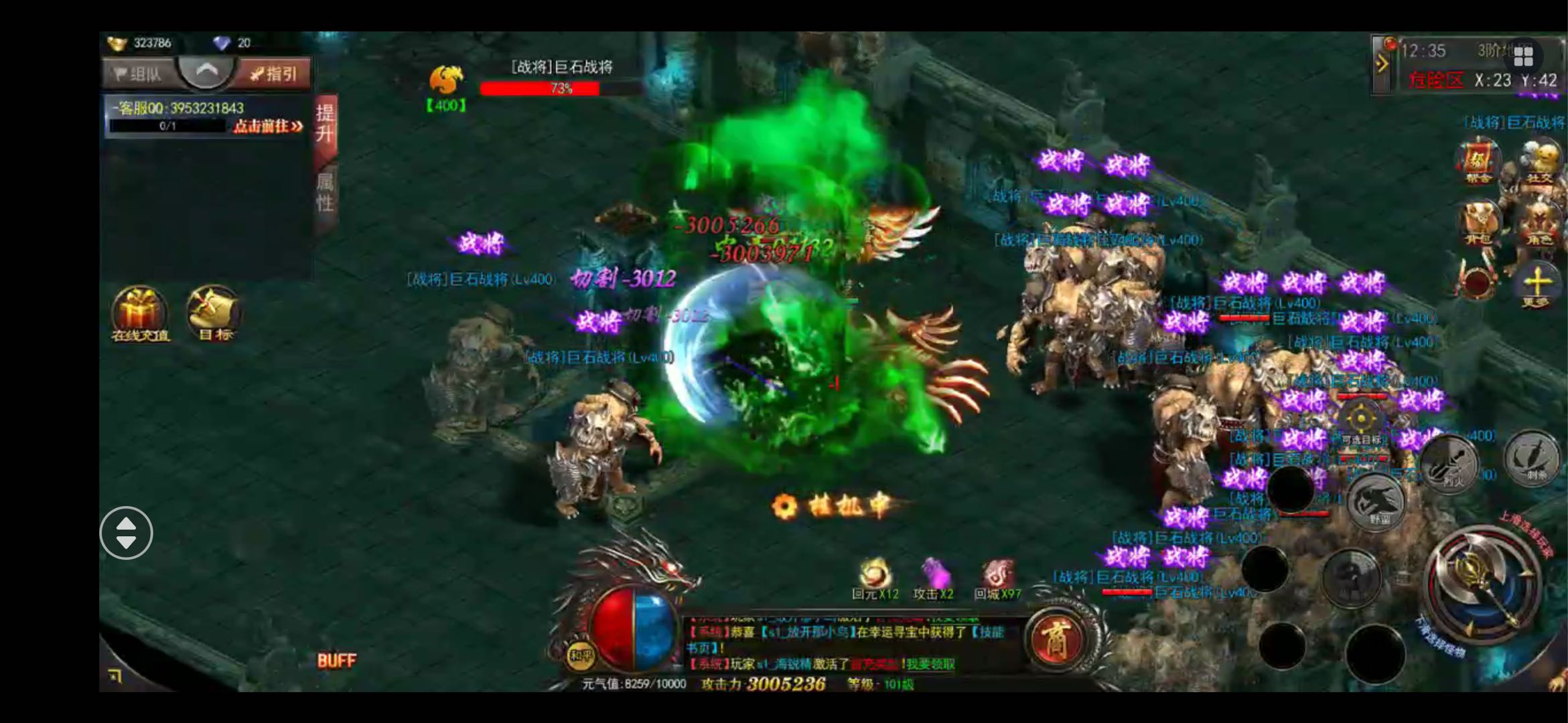Open the 背包 backpack

[1478, 224]
